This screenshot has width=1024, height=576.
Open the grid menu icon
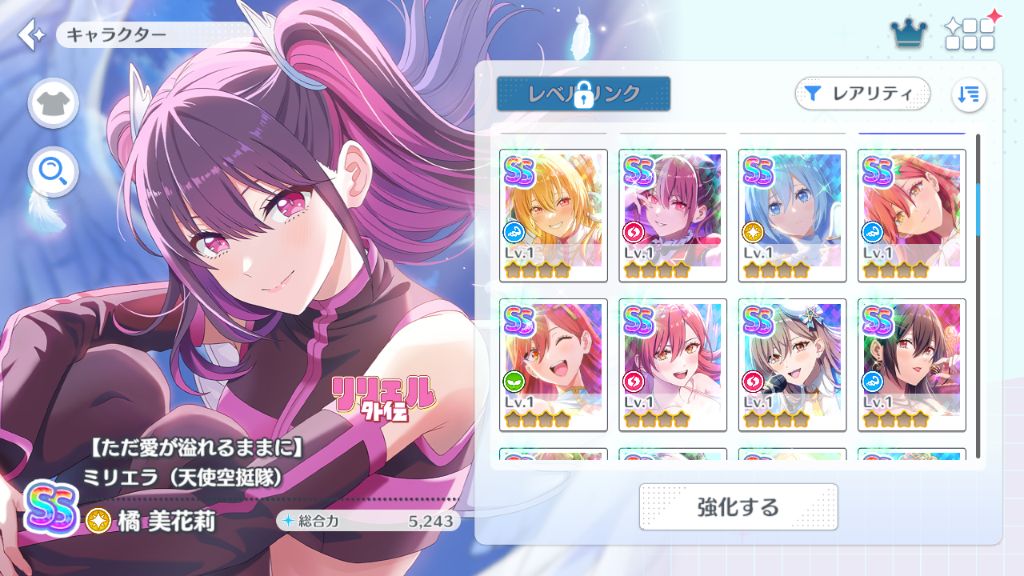coord(969,34)
